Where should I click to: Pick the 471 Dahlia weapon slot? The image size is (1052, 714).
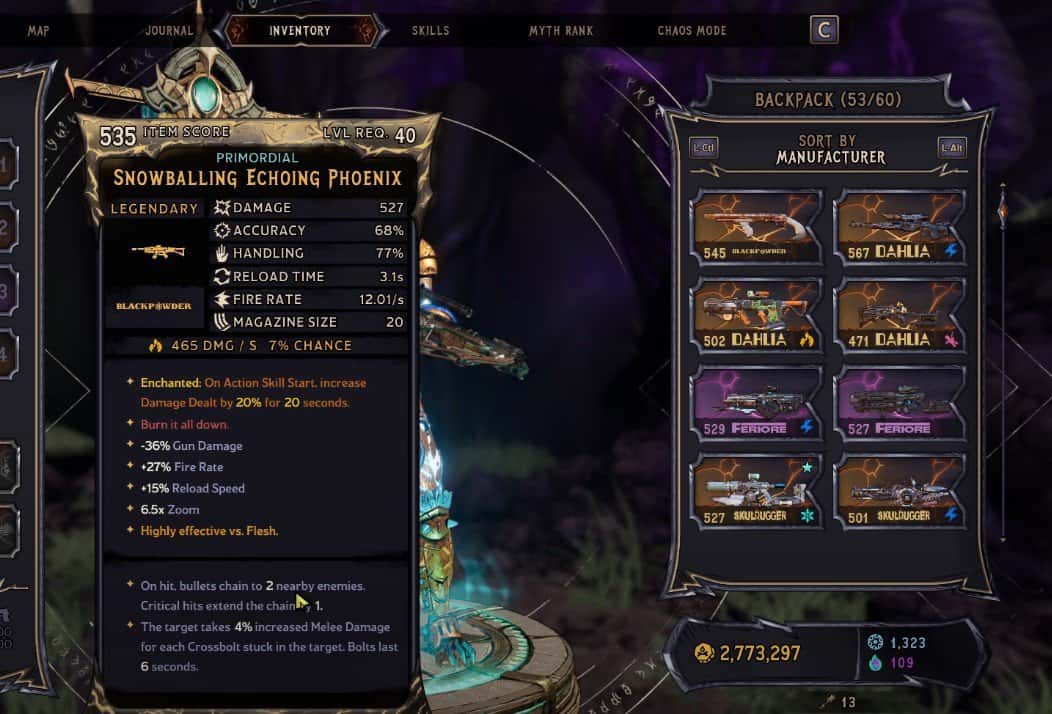[x=900, y=315]
